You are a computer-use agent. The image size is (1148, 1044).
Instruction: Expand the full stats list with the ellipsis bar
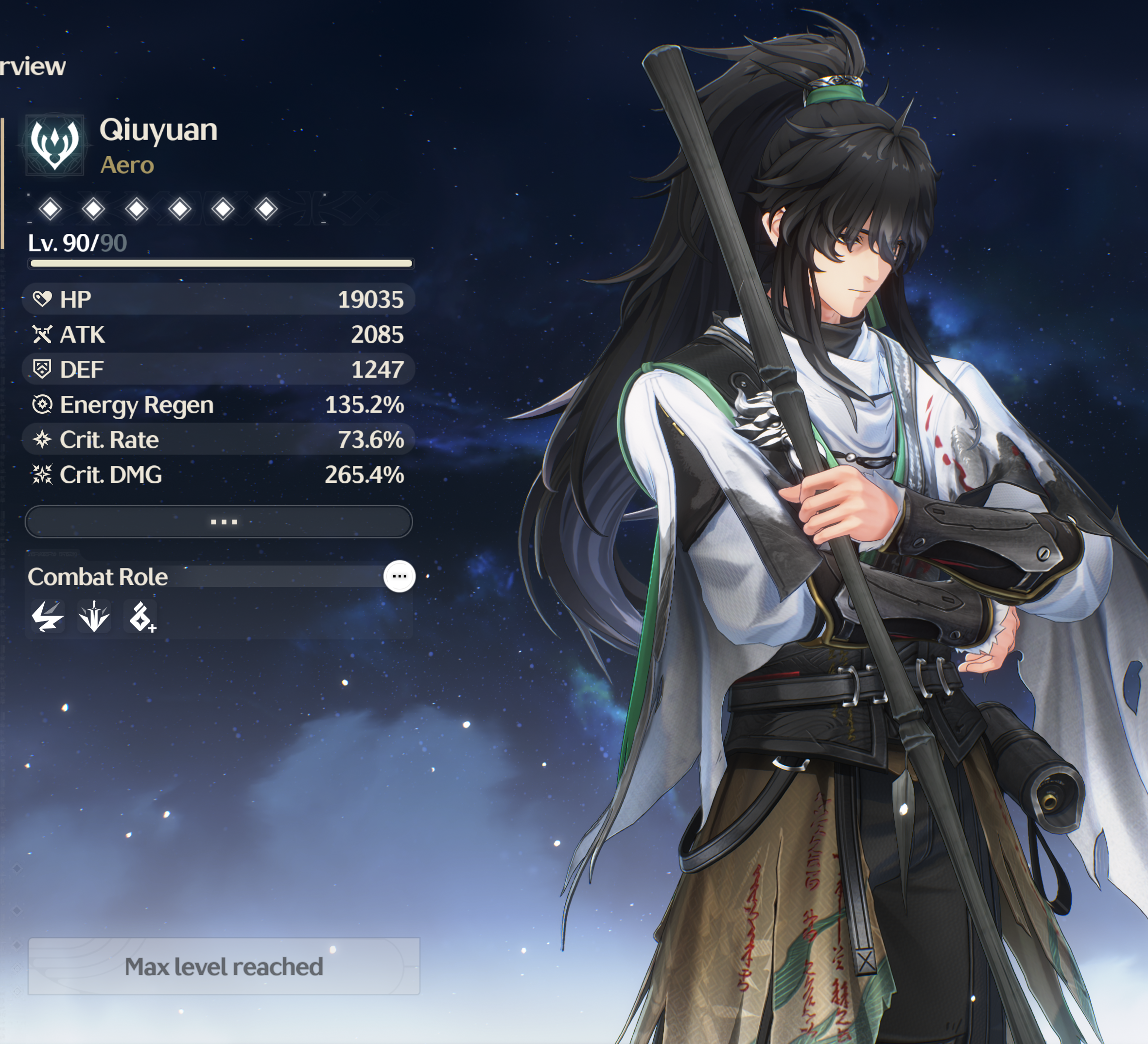click(219, 521)
